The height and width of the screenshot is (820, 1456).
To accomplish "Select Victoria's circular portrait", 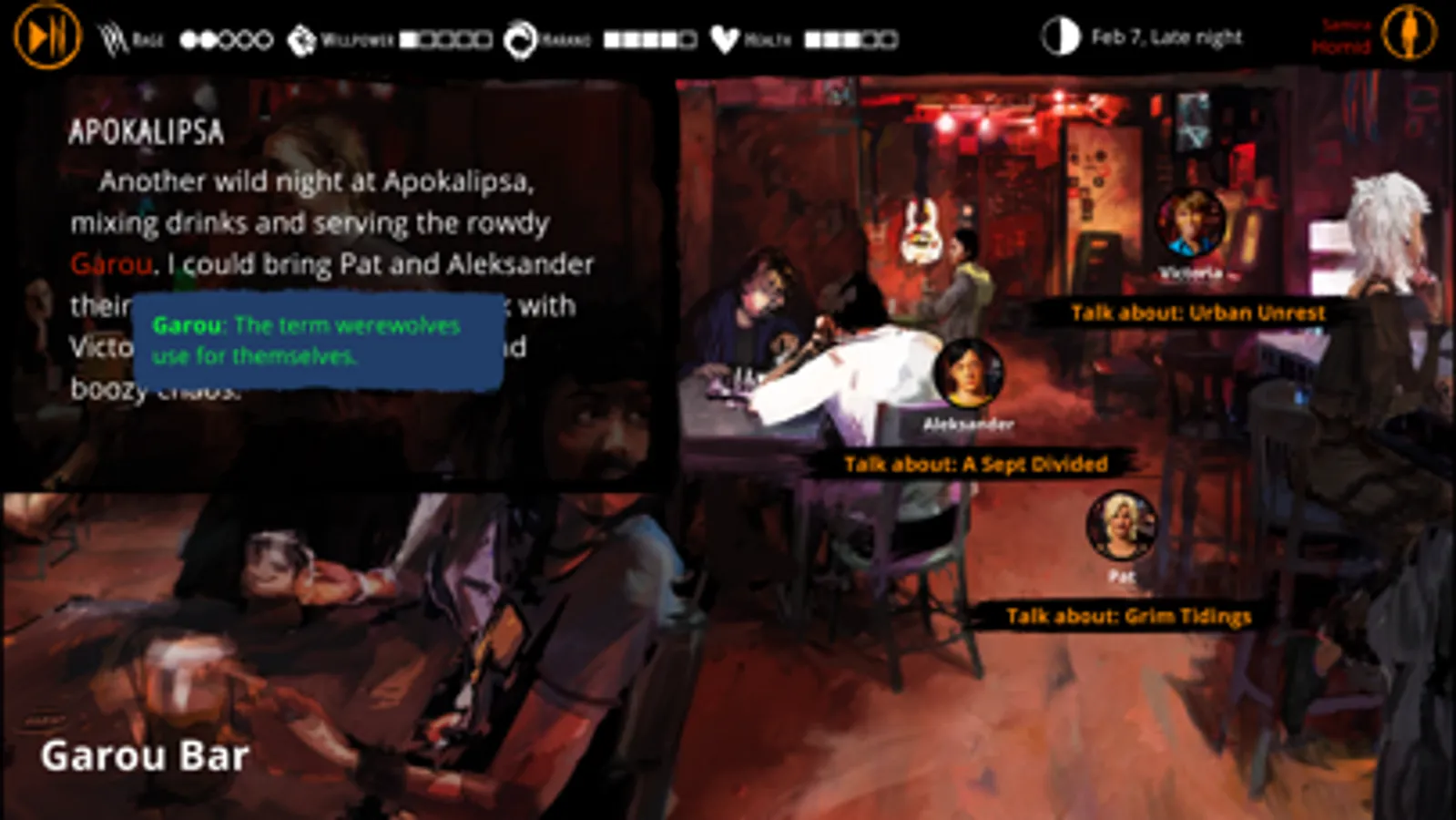I will (x=1190, y=225).
